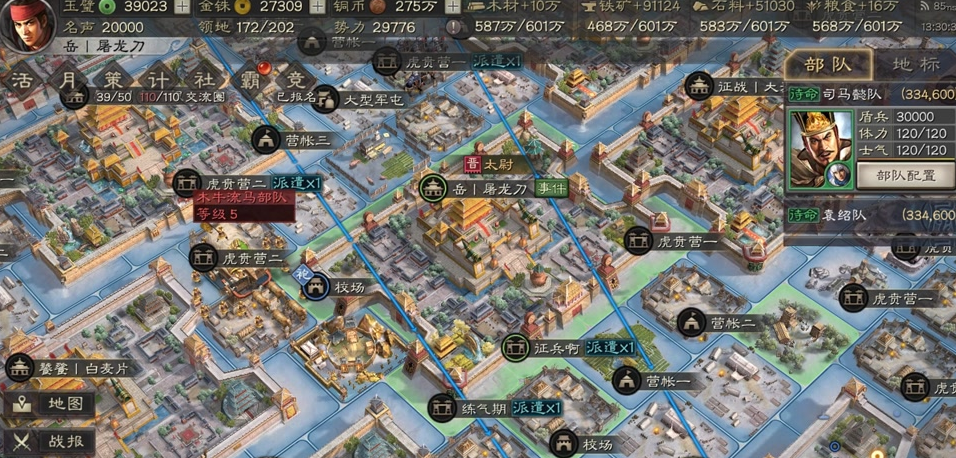Image resolution: width=956 pixels, height=458 pixels.
Task: Open the 活 diamond menu
Action: [22, 81]
